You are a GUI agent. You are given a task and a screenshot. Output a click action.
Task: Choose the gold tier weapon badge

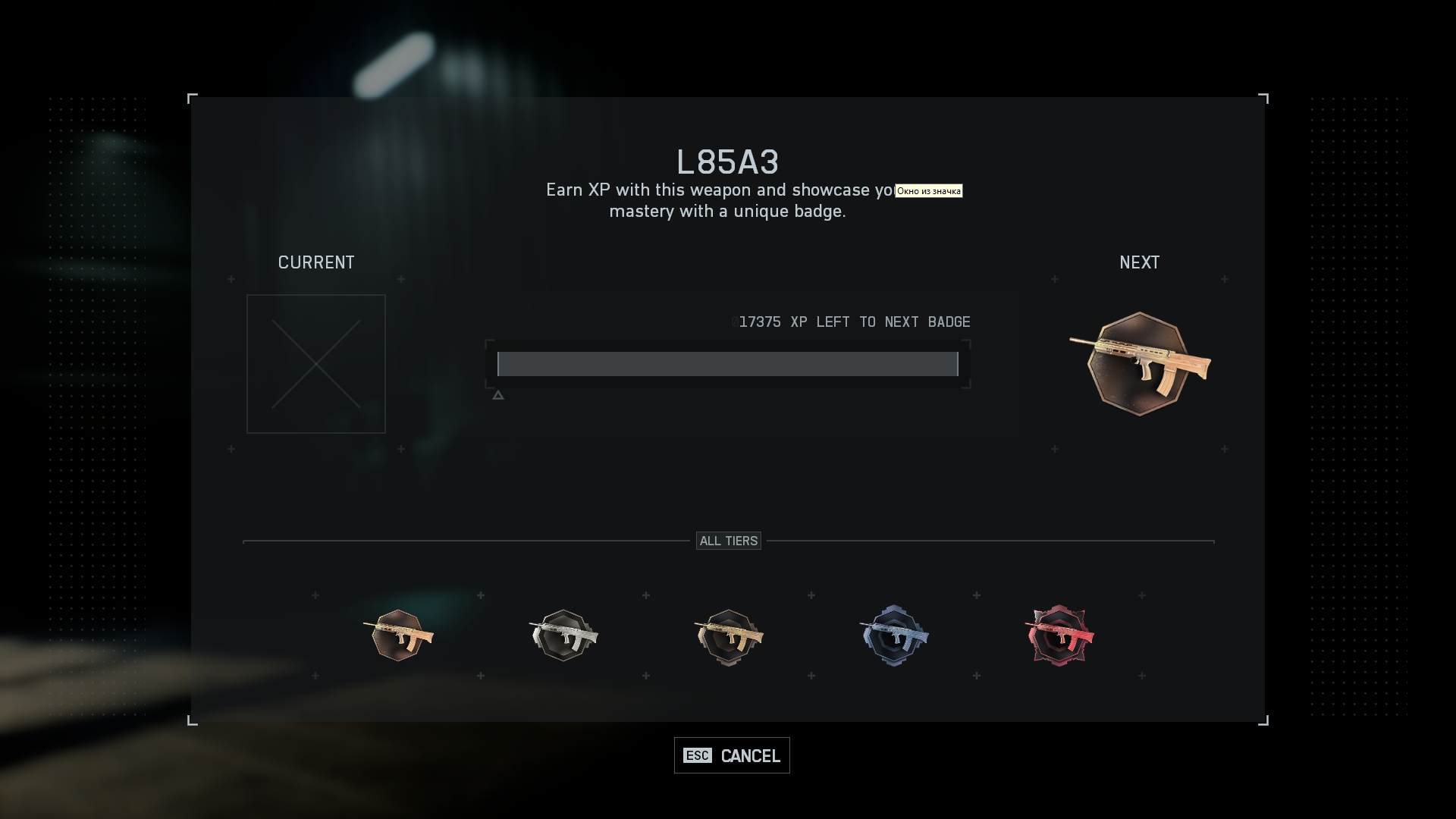(x=729, y=636)
